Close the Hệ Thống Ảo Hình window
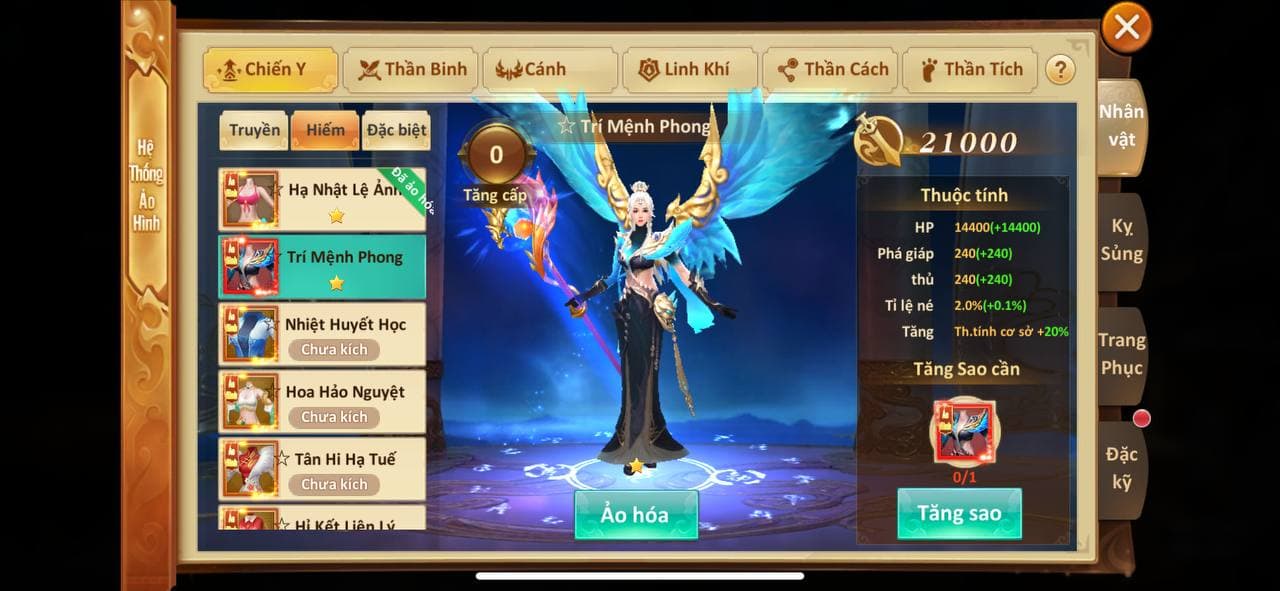 (x=1126, y=28)
